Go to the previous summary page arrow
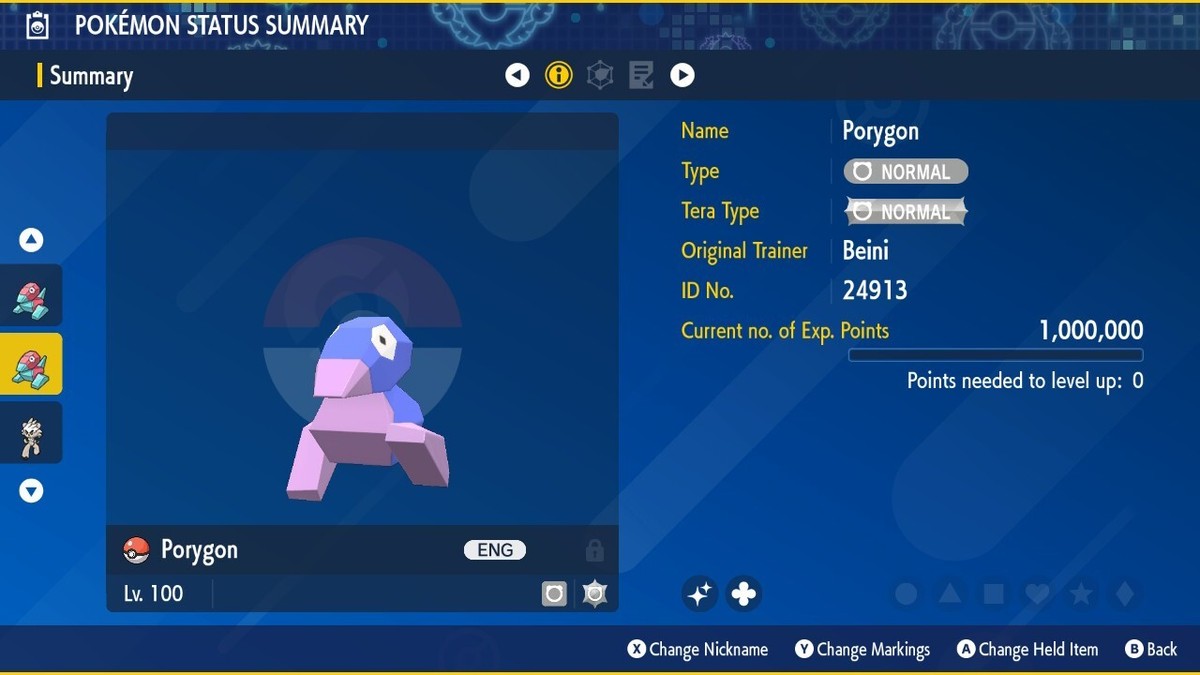1200x675 pixels. 517,75
